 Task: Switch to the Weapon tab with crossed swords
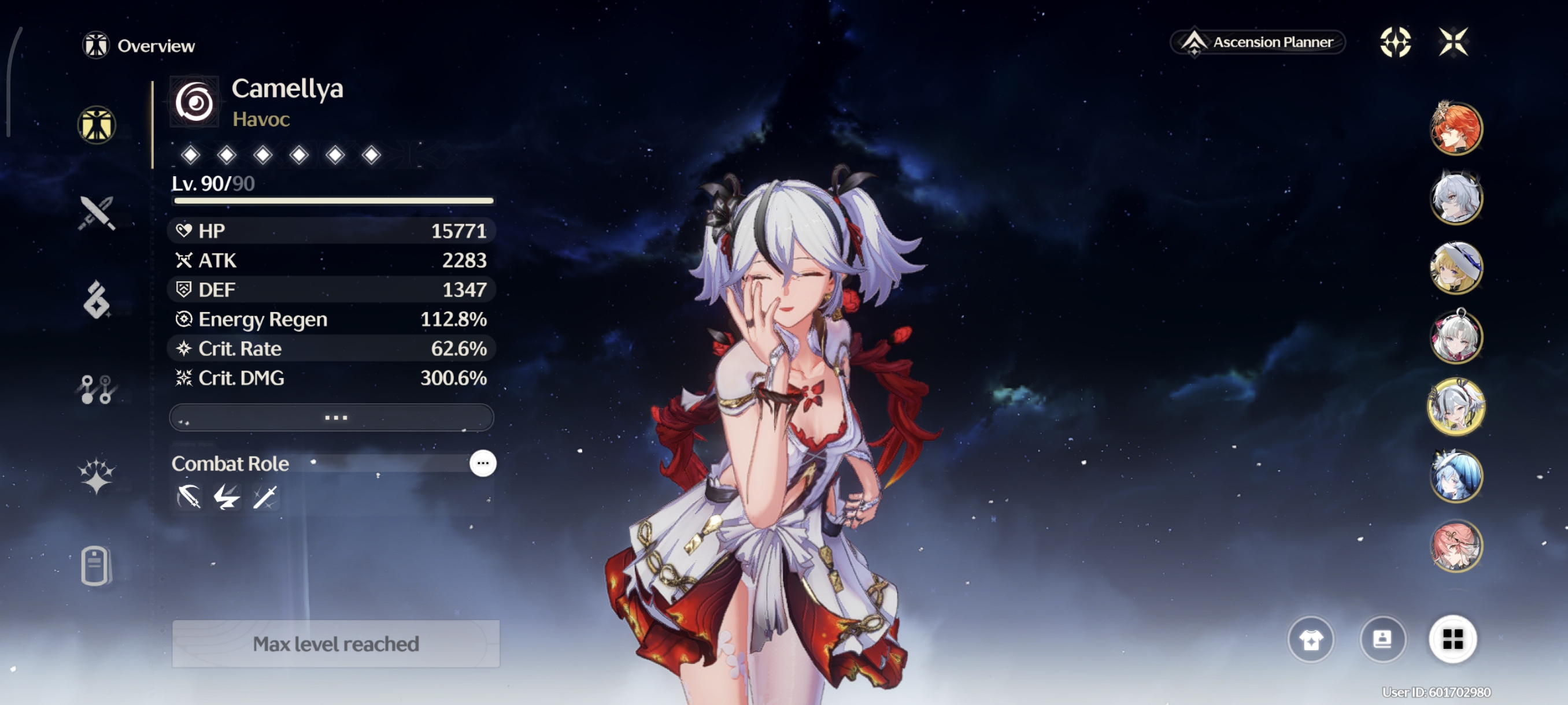[96, 213]
